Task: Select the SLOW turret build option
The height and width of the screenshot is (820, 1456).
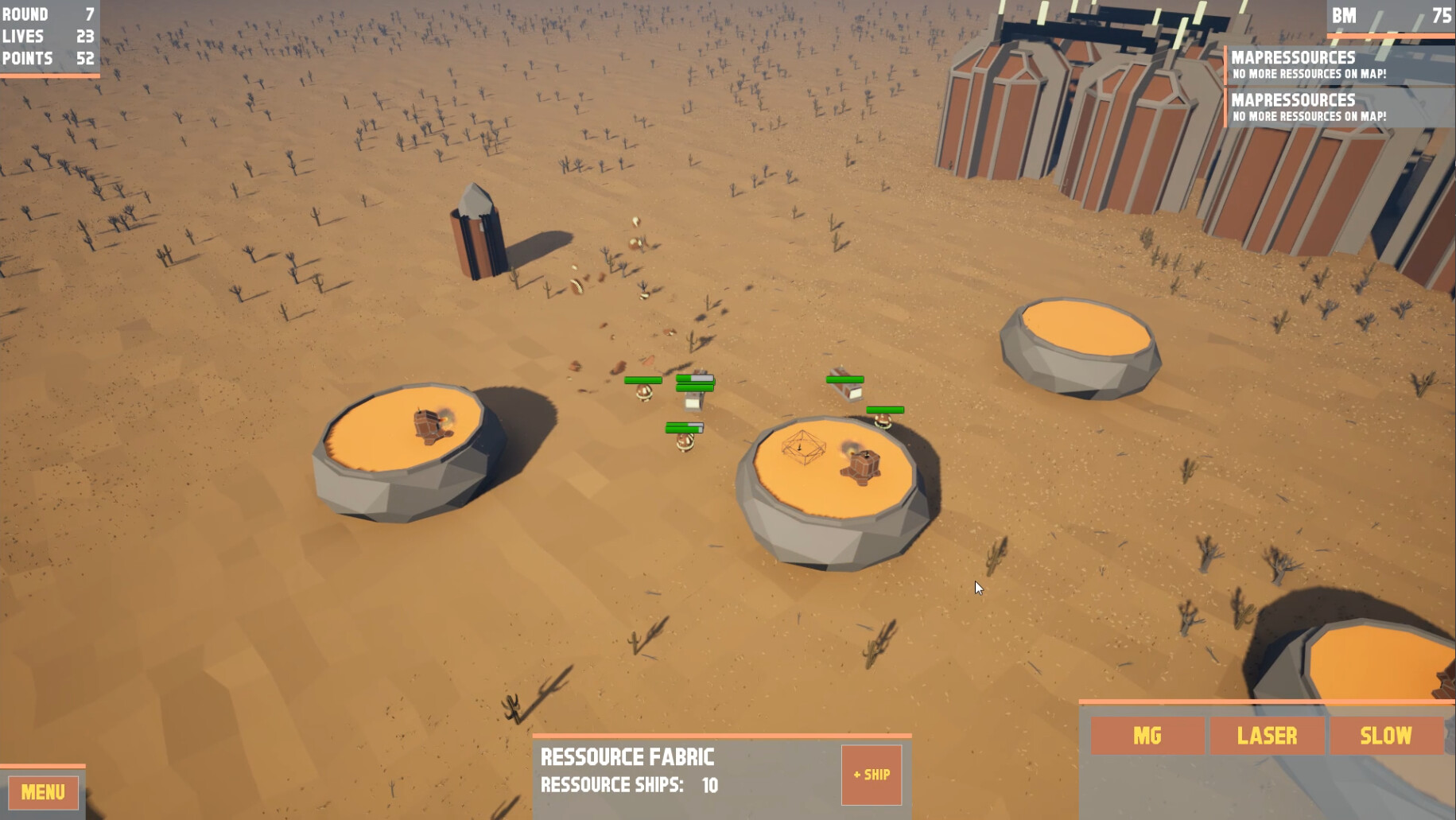Action: point(1387,736)
